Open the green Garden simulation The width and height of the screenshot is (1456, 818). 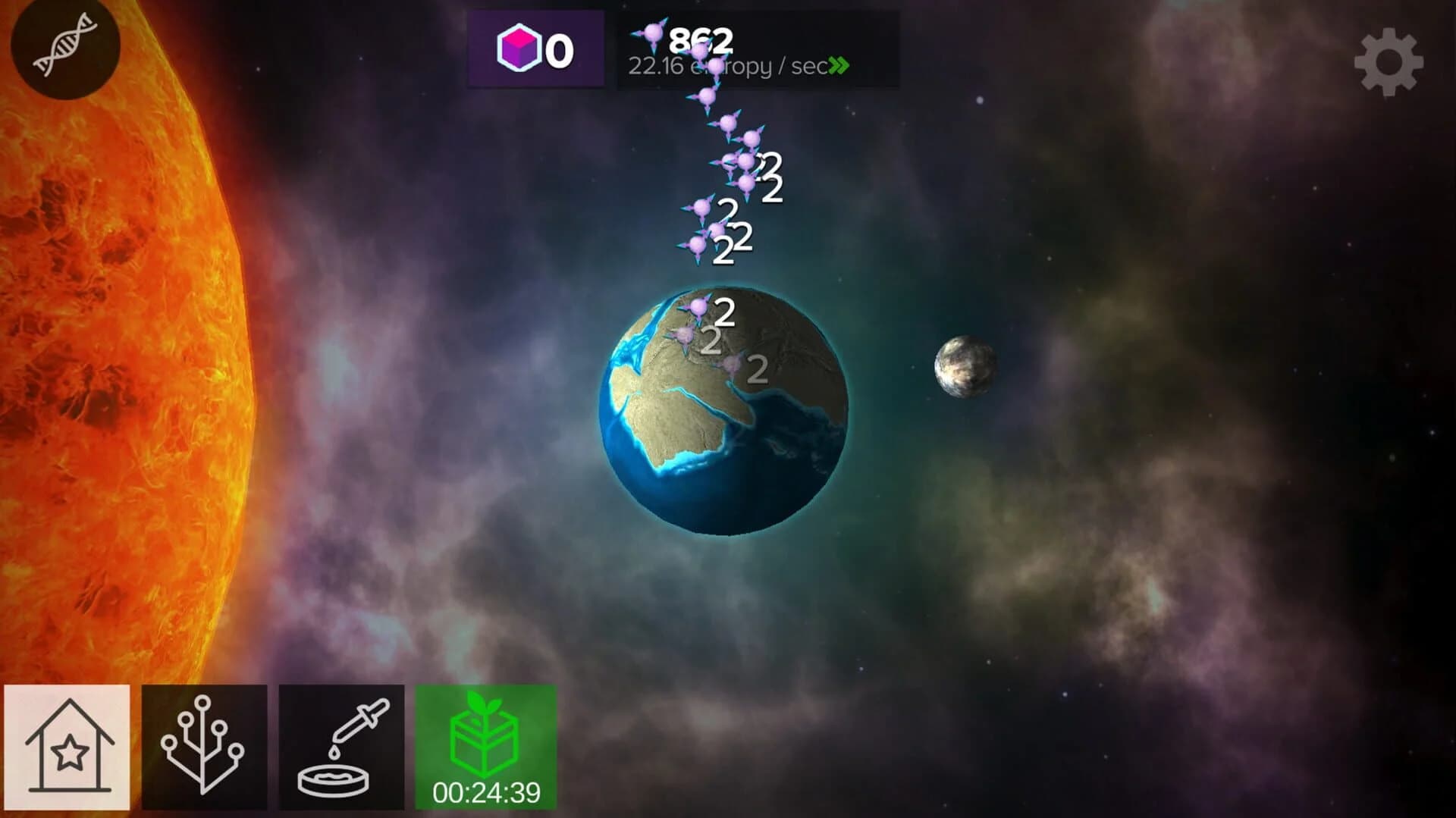(x=483, y=743)
